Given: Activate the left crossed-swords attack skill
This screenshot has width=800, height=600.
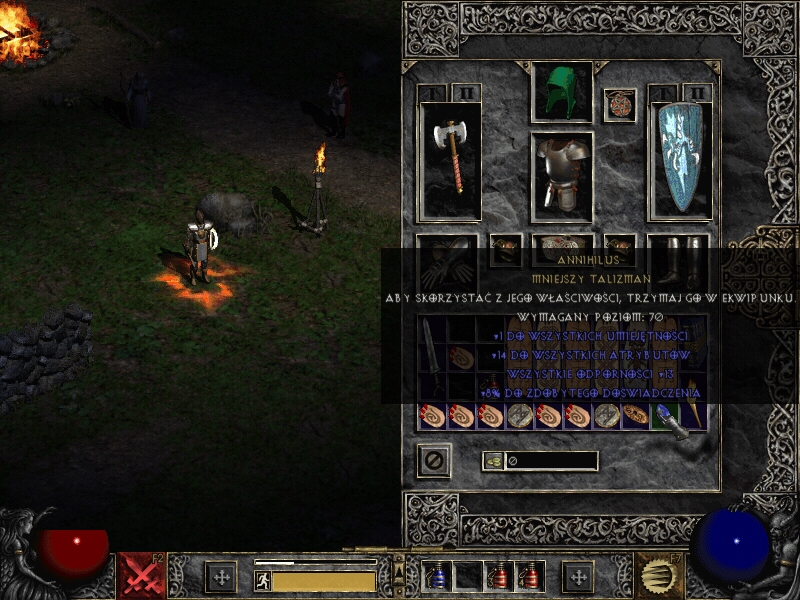Looking at the screenshot, I should click(x=142, y=575).
